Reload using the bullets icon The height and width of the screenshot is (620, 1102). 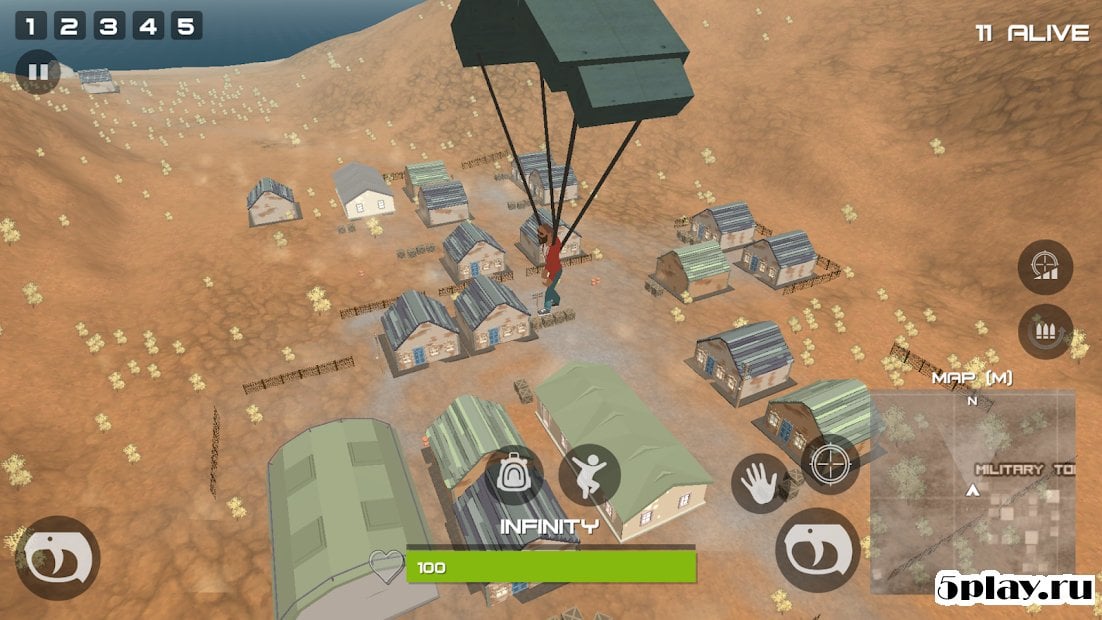coord(1045,332)
